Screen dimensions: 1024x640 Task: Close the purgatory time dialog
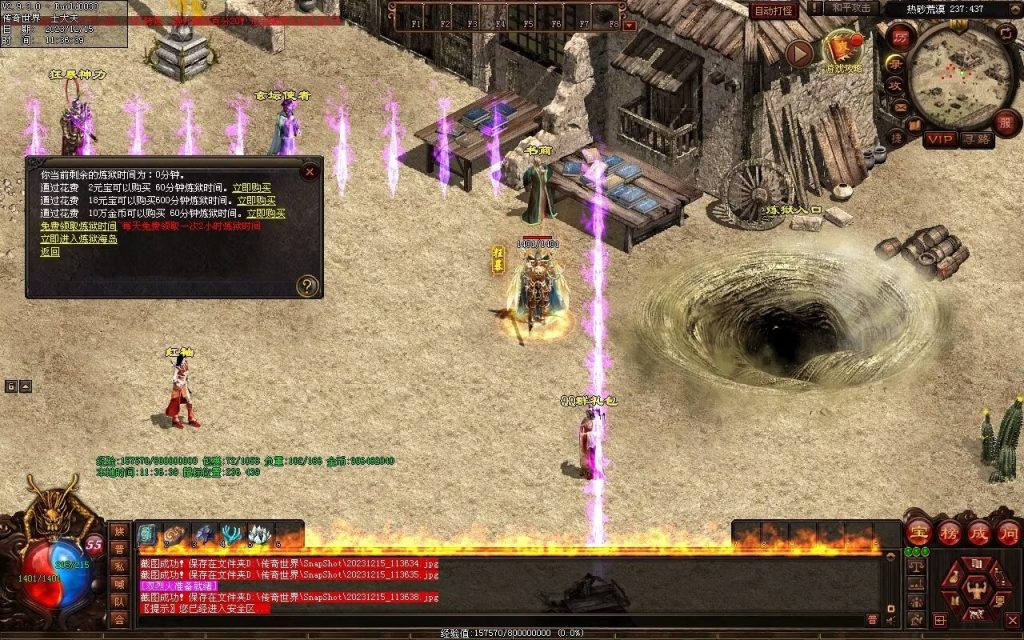tap(310, 171)
